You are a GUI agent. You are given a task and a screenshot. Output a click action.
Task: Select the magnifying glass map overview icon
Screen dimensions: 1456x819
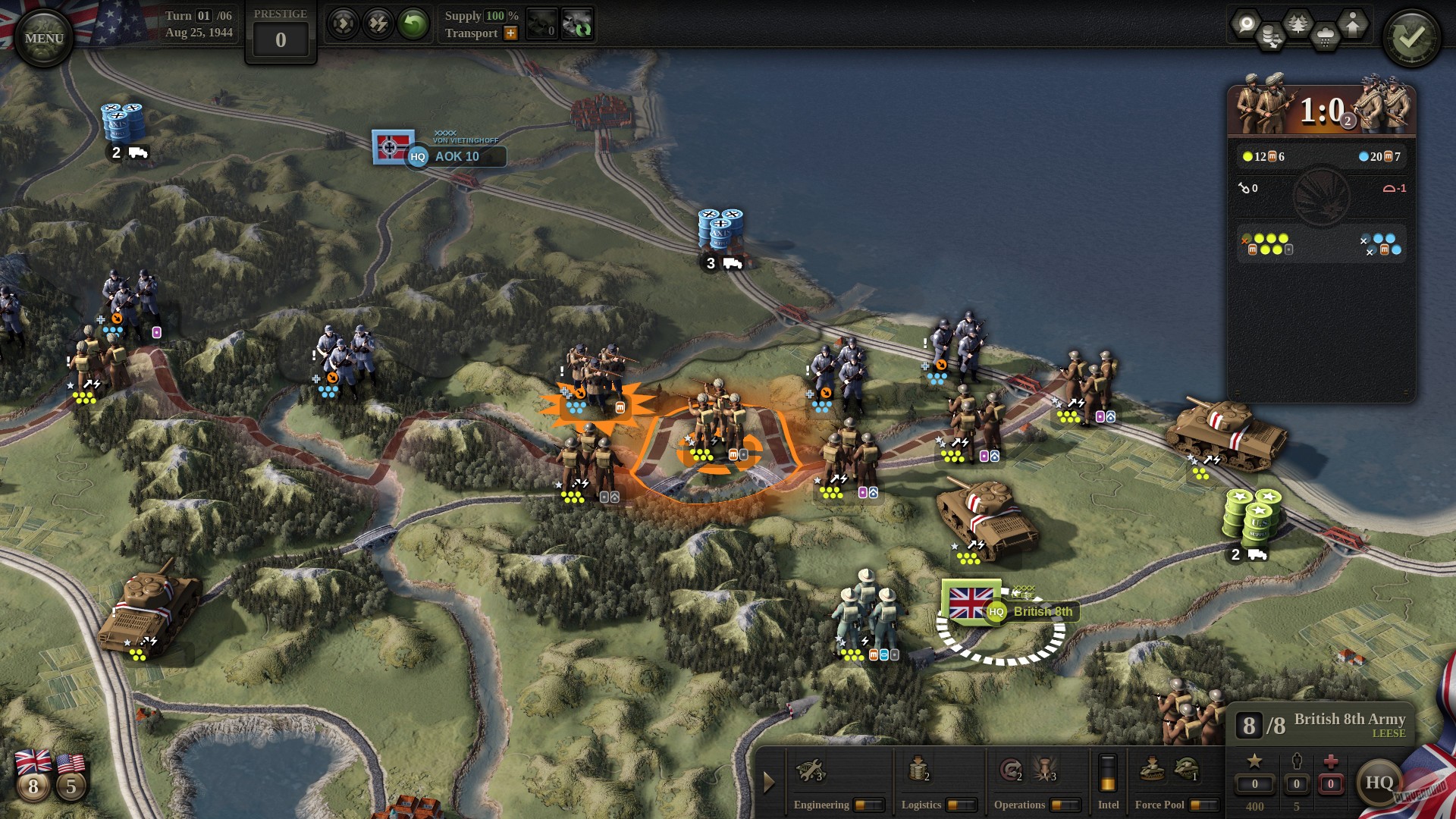(x=1247, y=24)
